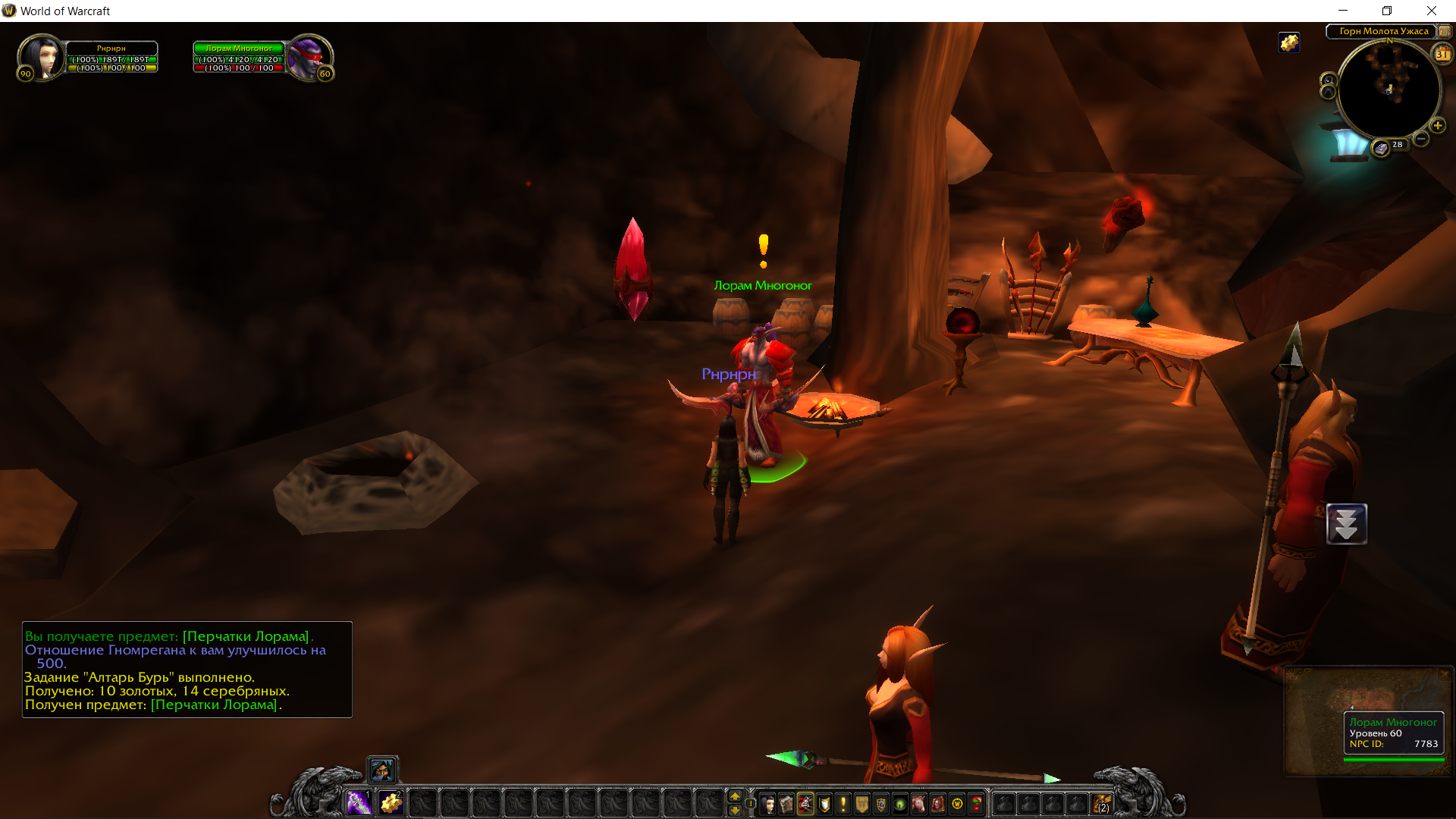Click the chat log message window
The image size is (1456, 819).
(x=187, y=670)
